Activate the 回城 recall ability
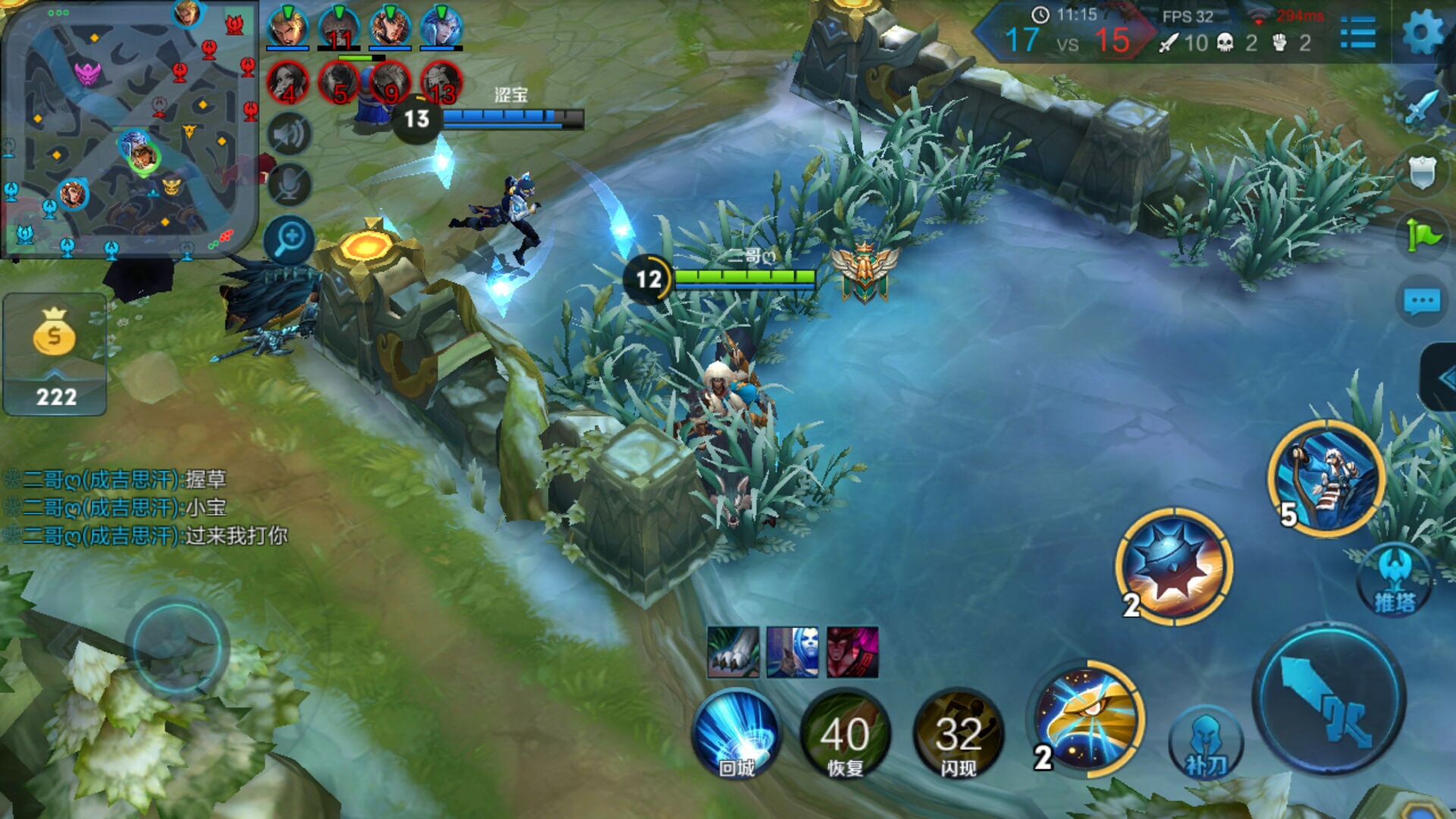Image resolution: width=1456 pixels, height=819 pixels. [x=736, y=734]
